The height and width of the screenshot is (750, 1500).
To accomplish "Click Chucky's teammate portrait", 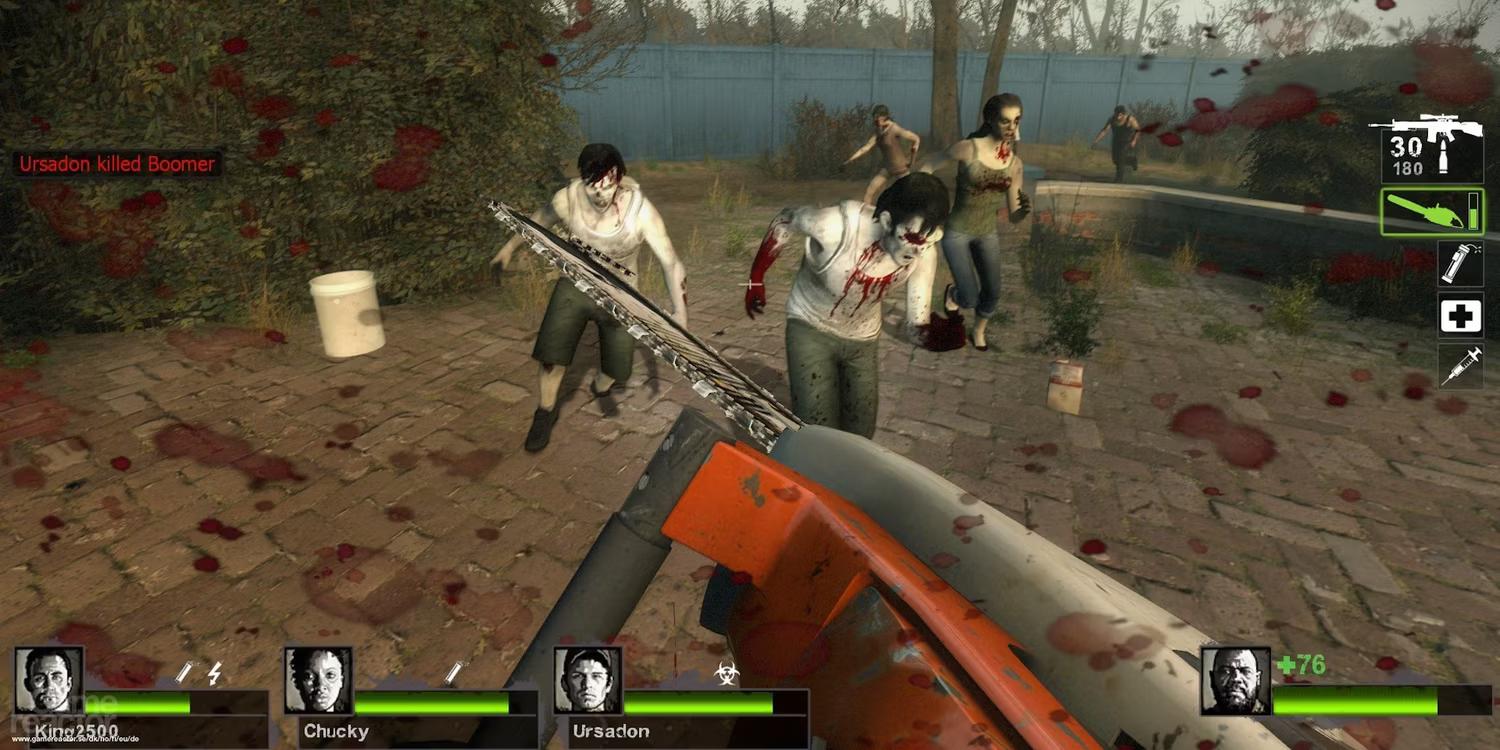I will click(x=318, y=680).
